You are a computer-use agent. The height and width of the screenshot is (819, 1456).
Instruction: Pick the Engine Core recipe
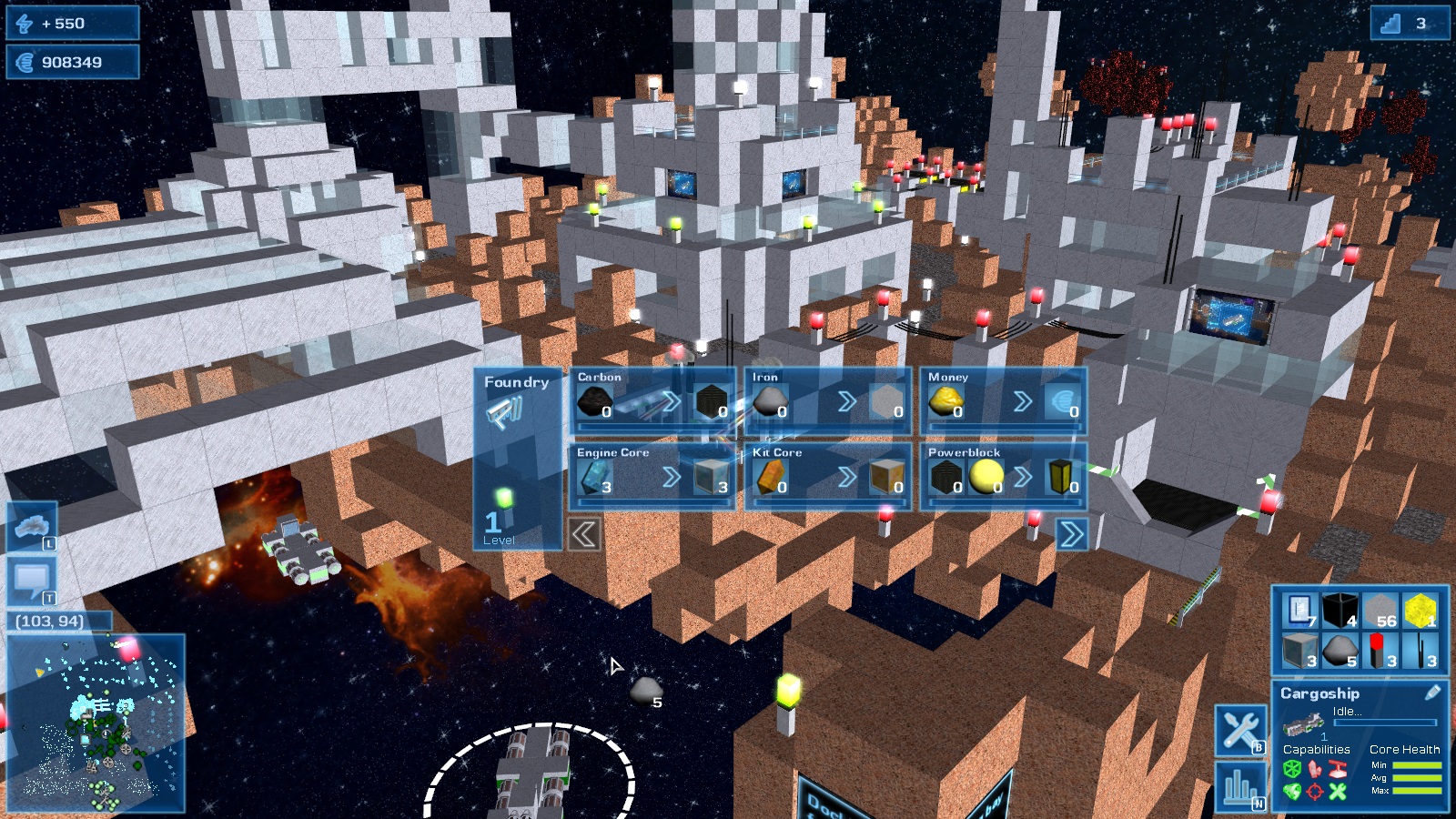[652, 475]
